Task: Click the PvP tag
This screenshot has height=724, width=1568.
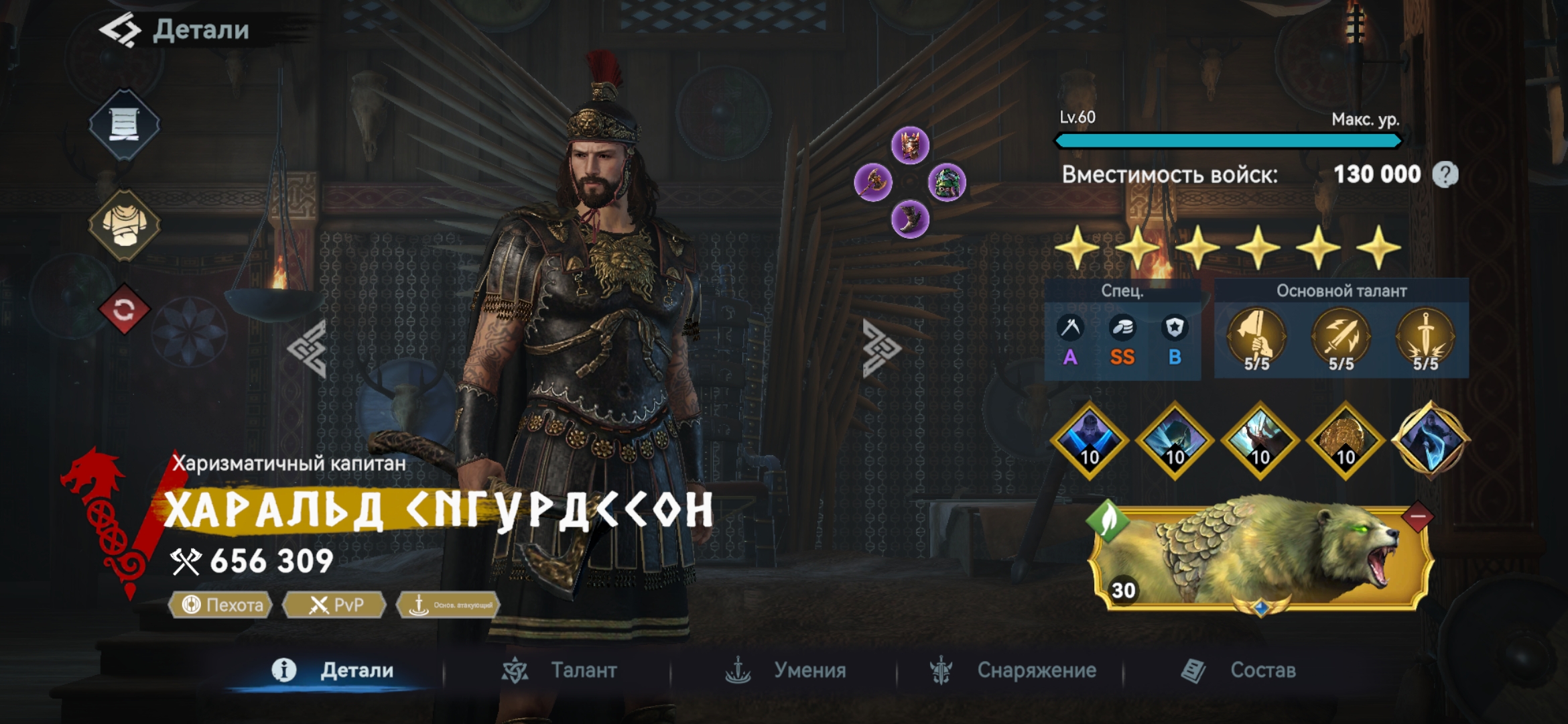Action: [334, 605]
